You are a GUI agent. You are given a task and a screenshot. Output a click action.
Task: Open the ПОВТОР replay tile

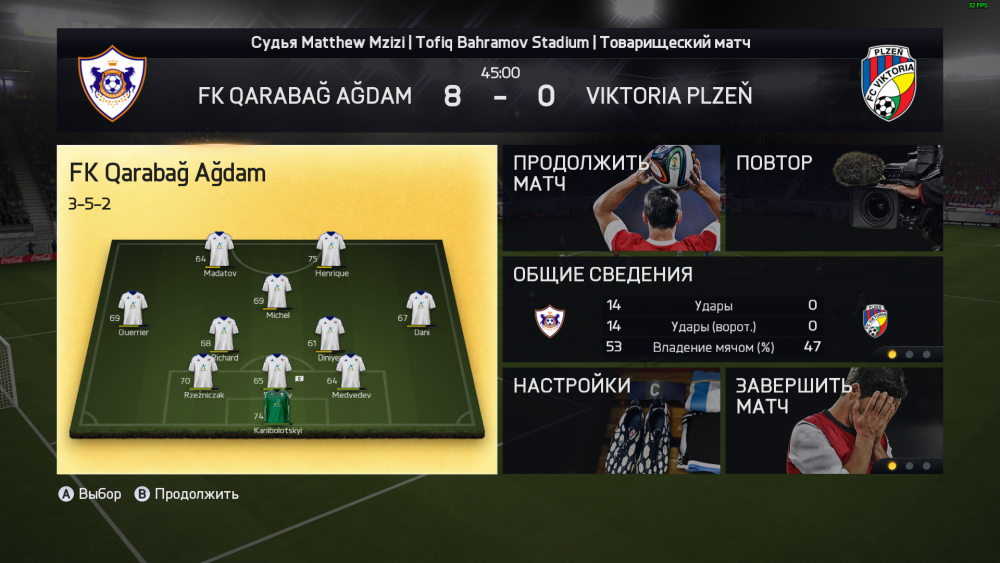click(x=833, y=198)
